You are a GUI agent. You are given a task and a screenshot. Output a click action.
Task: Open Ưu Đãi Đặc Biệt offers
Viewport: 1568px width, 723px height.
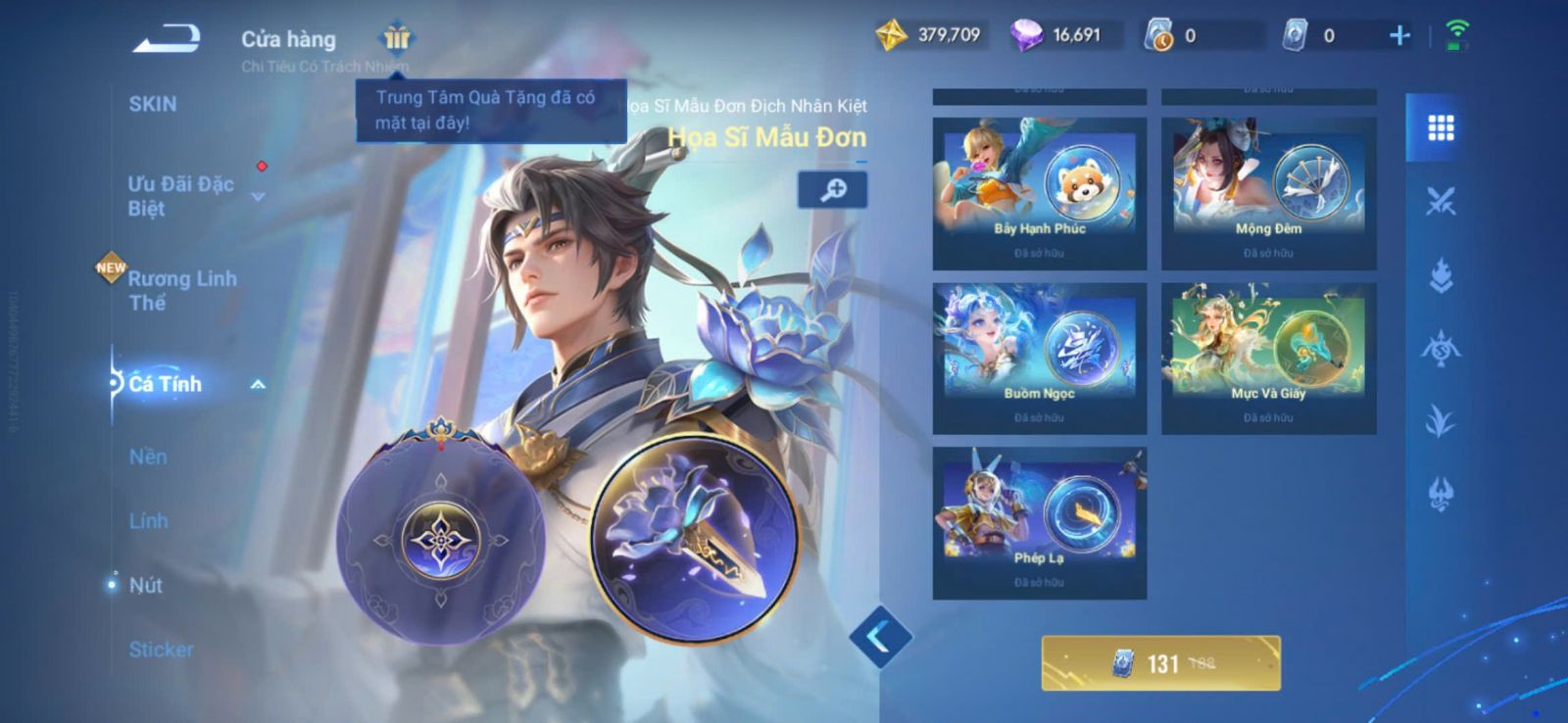pos(181,196)
